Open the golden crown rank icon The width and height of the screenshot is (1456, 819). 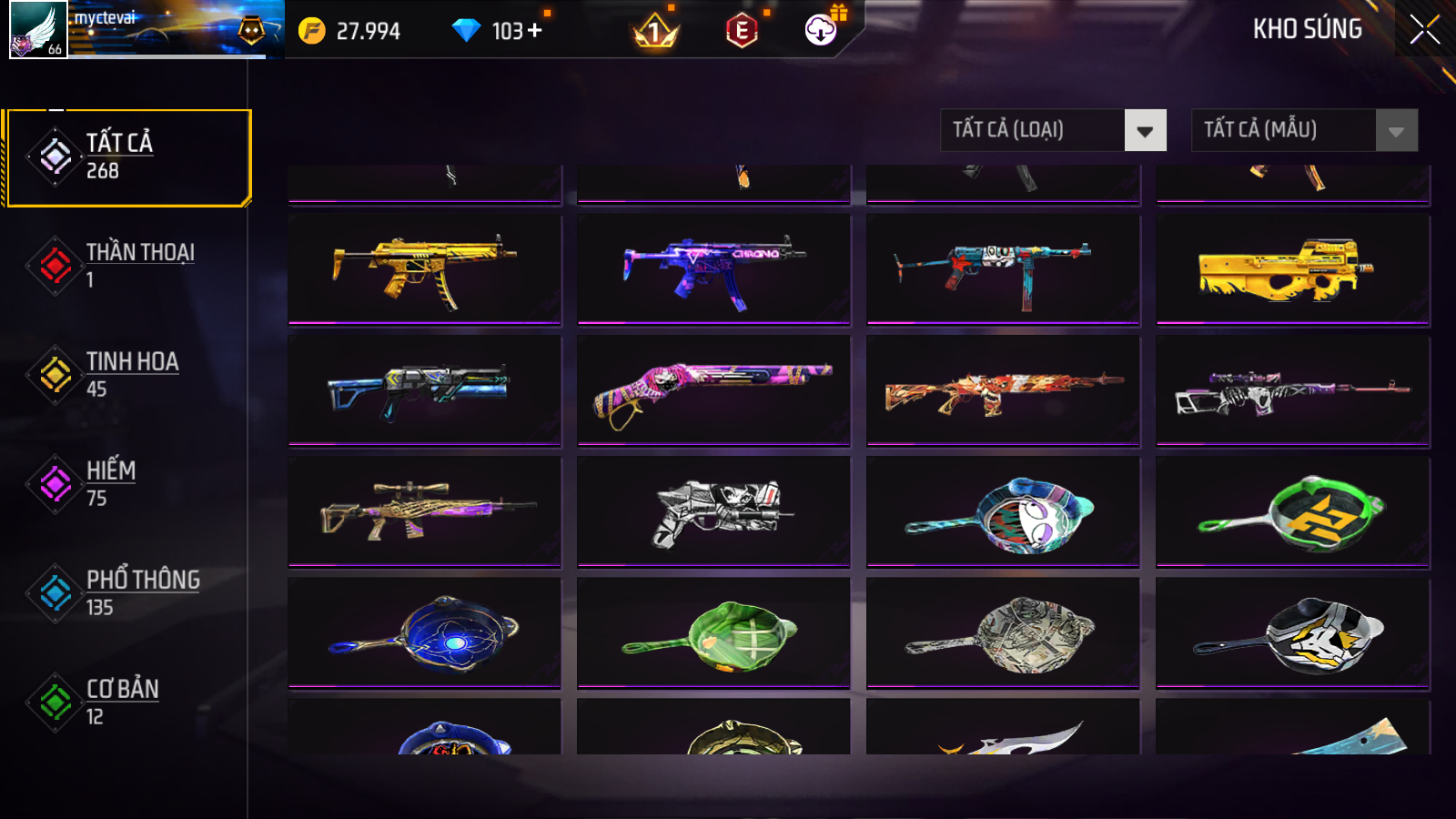click(x=654, y=33)
